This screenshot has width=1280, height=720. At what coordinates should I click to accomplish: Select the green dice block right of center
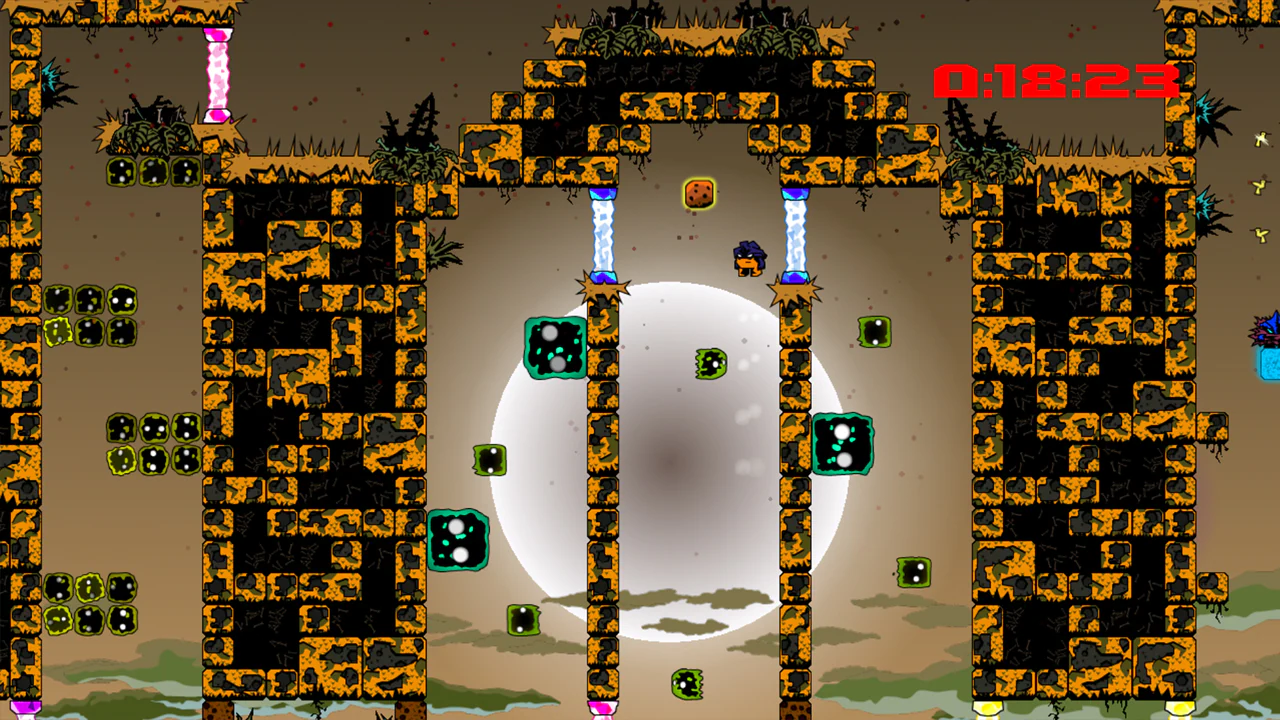point(845,443)
